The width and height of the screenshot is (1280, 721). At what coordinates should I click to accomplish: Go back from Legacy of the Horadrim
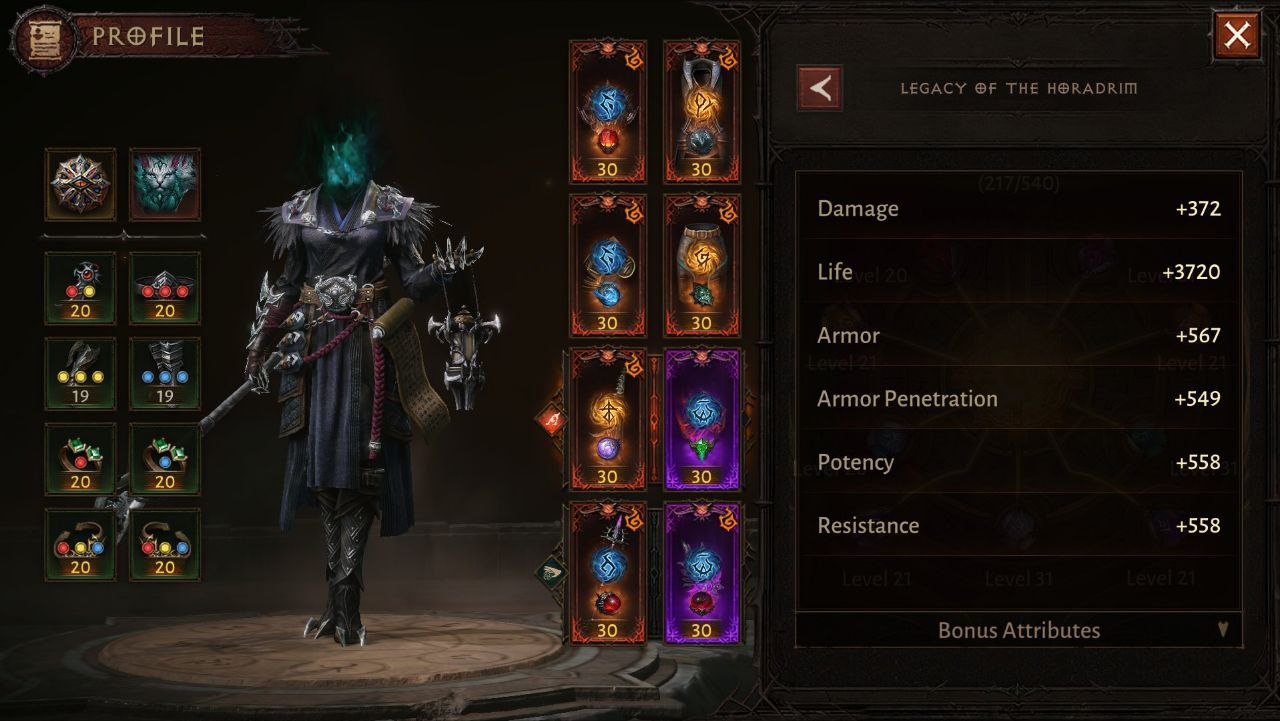(x=819, y=88)
